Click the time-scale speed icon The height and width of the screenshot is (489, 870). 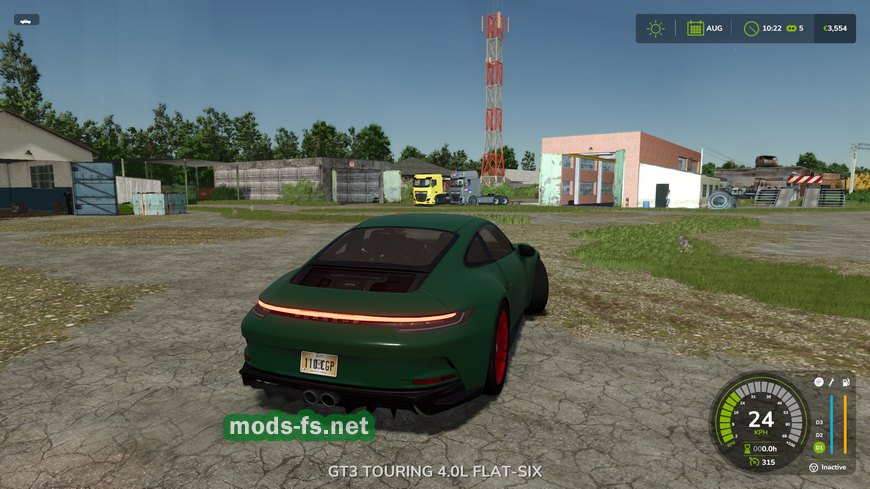pyautogui.click(x=793, y=28)
